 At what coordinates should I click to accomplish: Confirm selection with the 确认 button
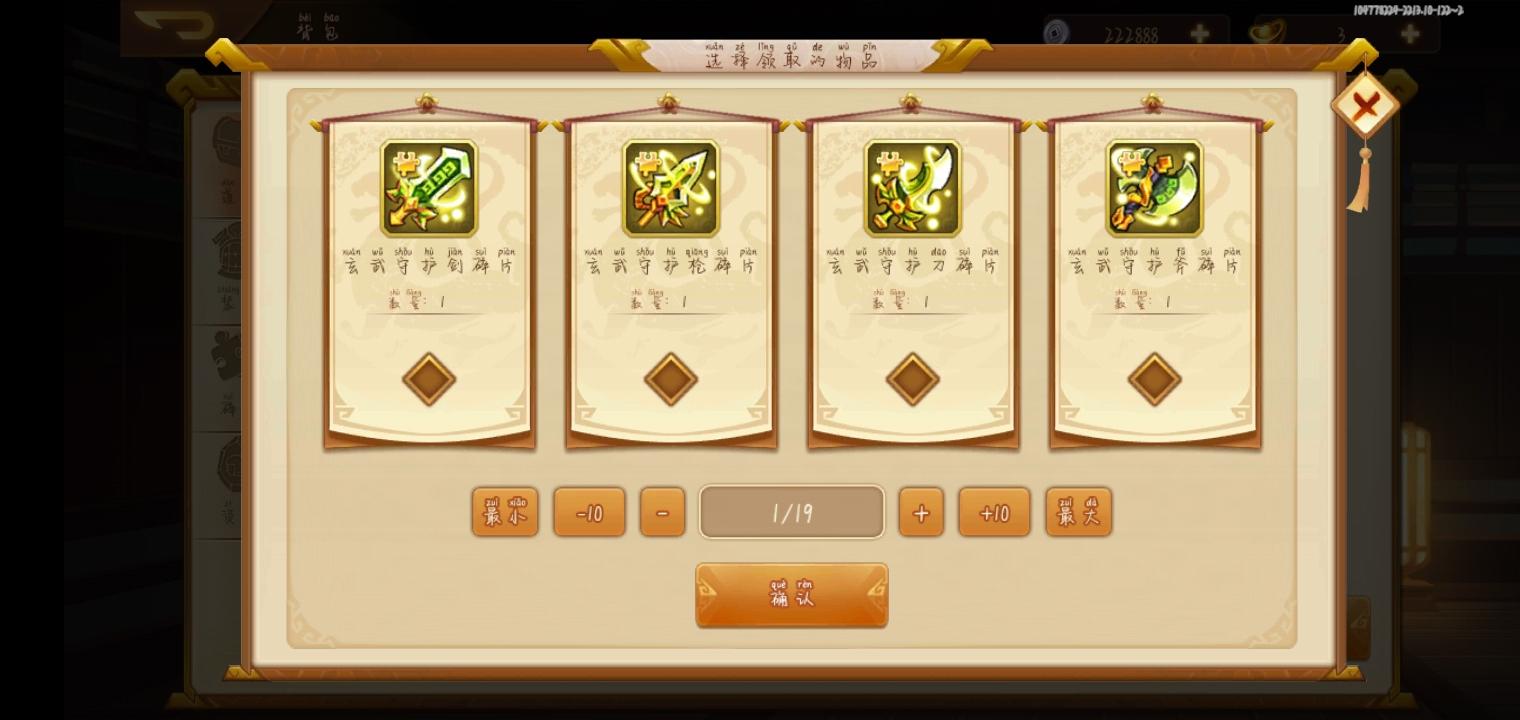[x=791, y=594]
